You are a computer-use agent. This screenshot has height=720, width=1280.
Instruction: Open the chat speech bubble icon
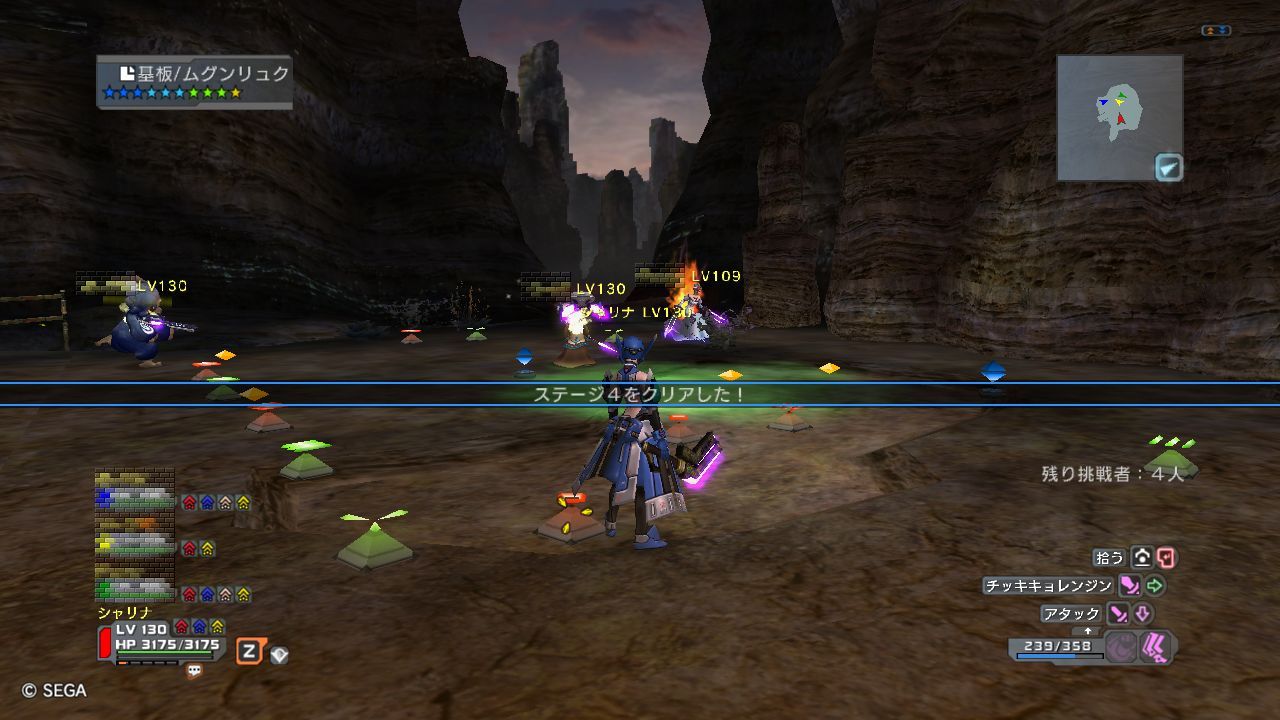[194, 672]
